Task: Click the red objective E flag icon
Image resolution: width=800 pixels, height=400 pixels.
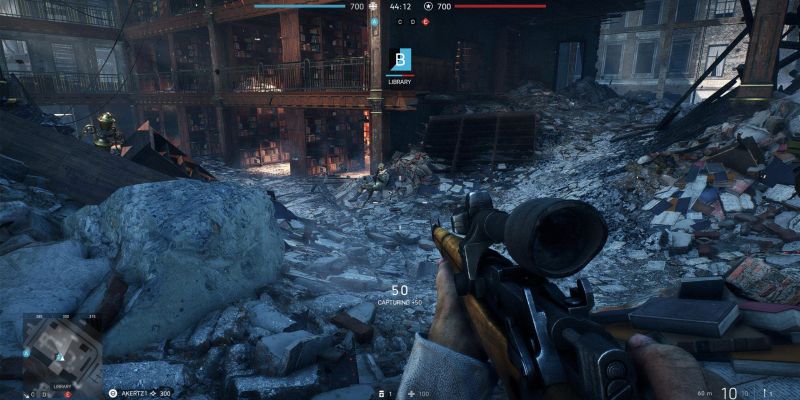Action: tap(427, 20)
